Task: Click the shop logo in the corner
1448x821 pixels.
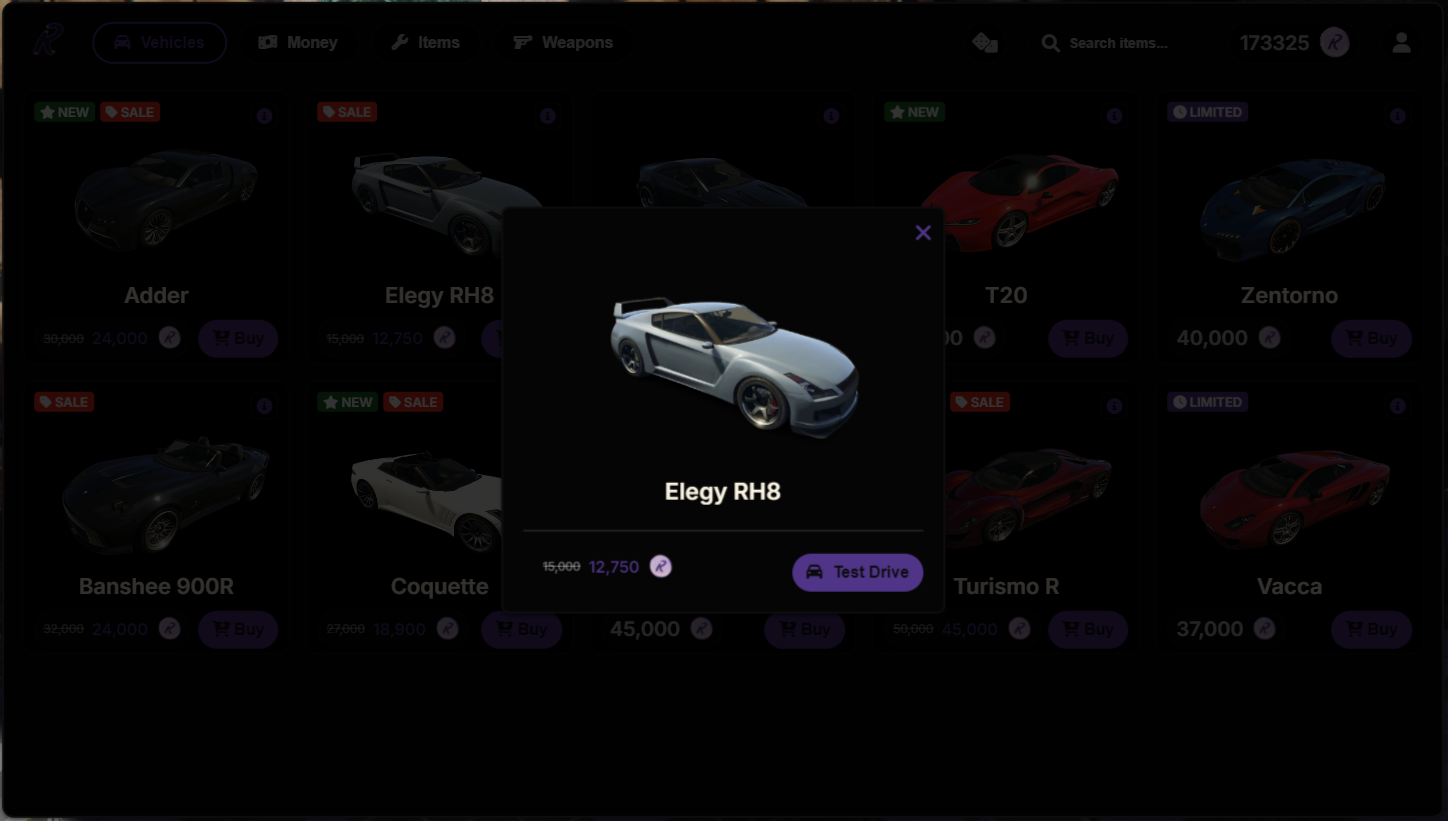Action: pos(47,42)
